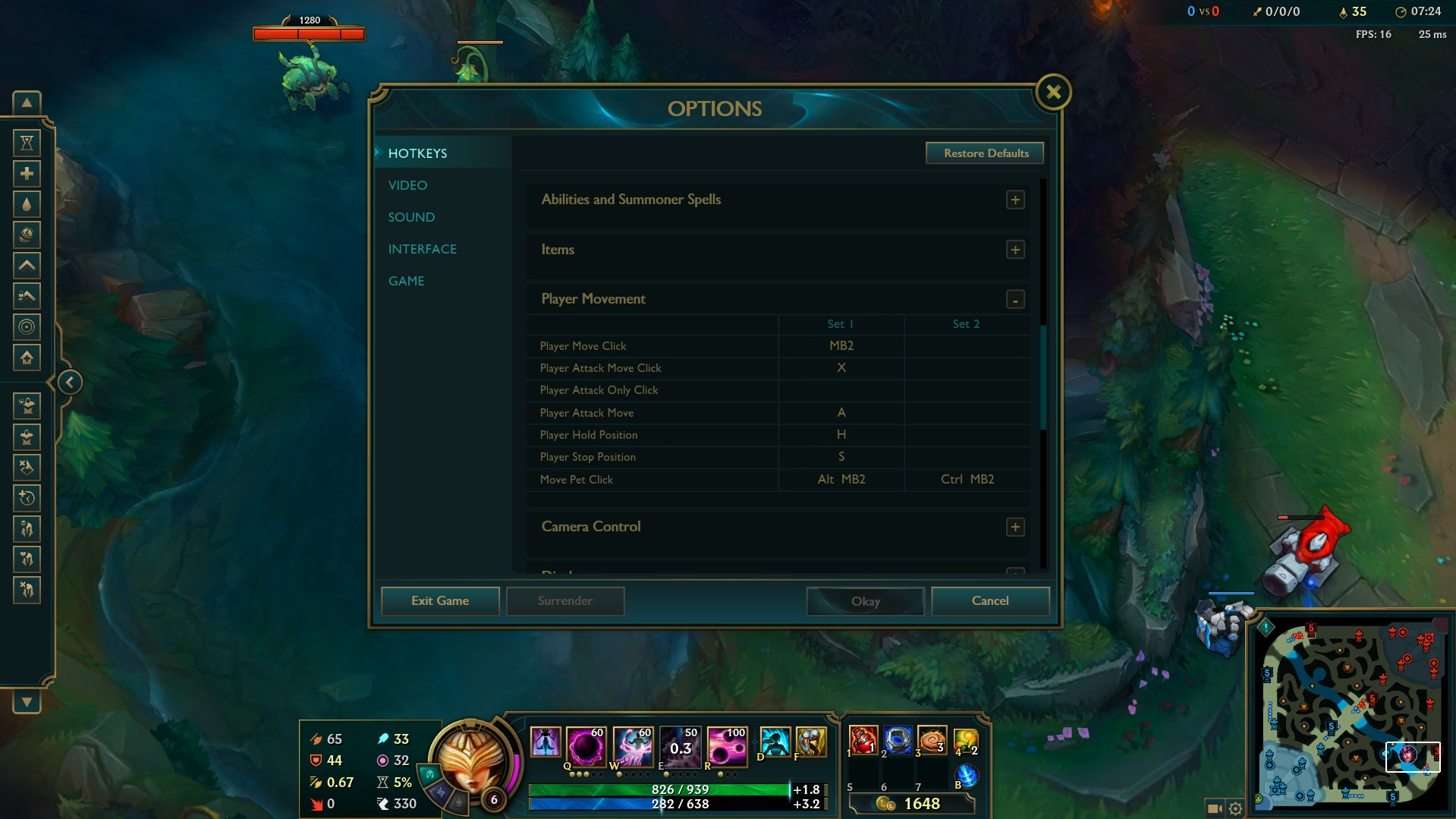Screen dimensions: 1456x819
Task: Change Player Attack Move Set 1 hotkey
Action: point(841,413)
